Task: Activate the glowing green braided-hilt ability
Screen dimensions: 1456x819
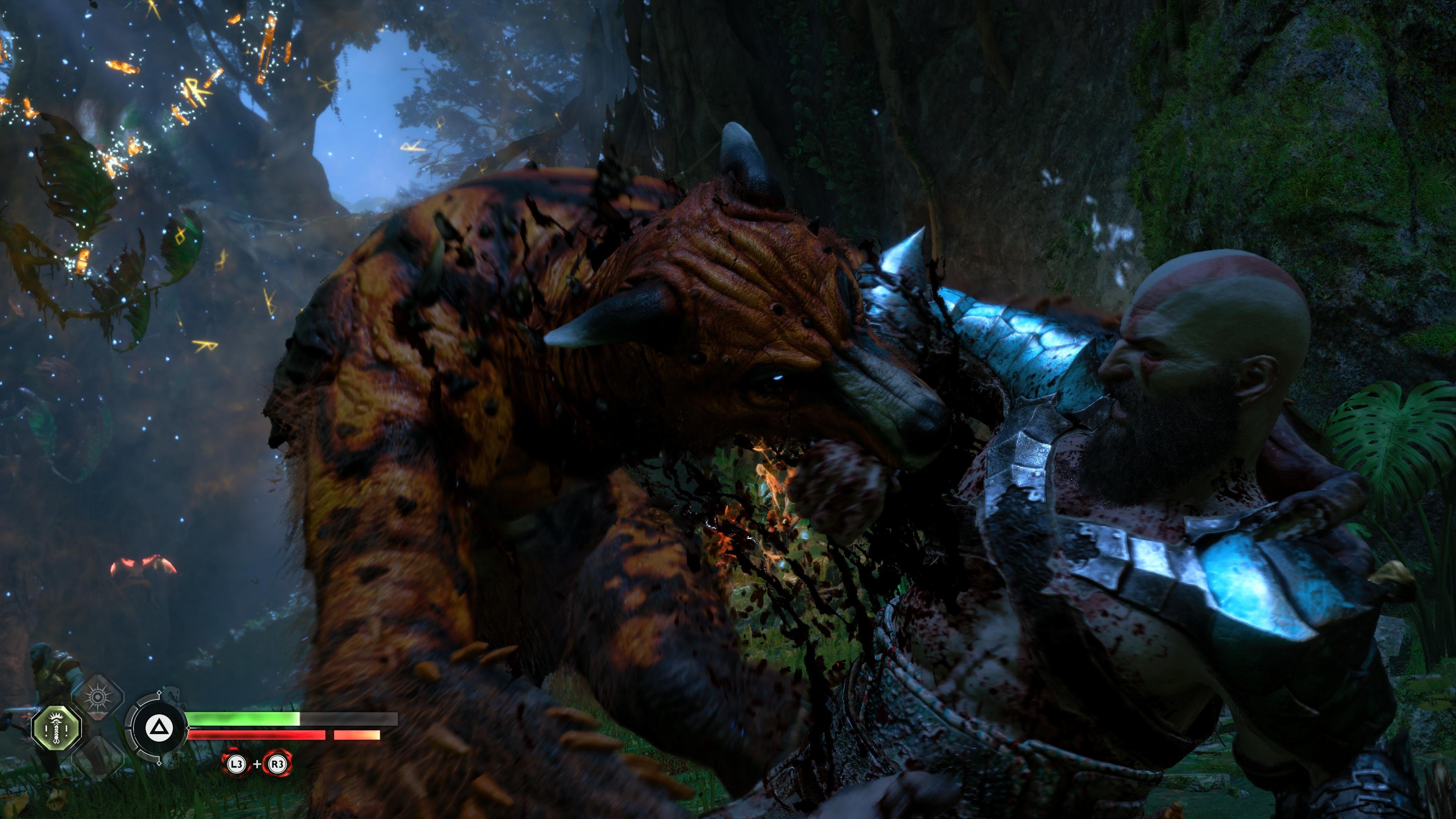Action: click(x=56, y=728)
